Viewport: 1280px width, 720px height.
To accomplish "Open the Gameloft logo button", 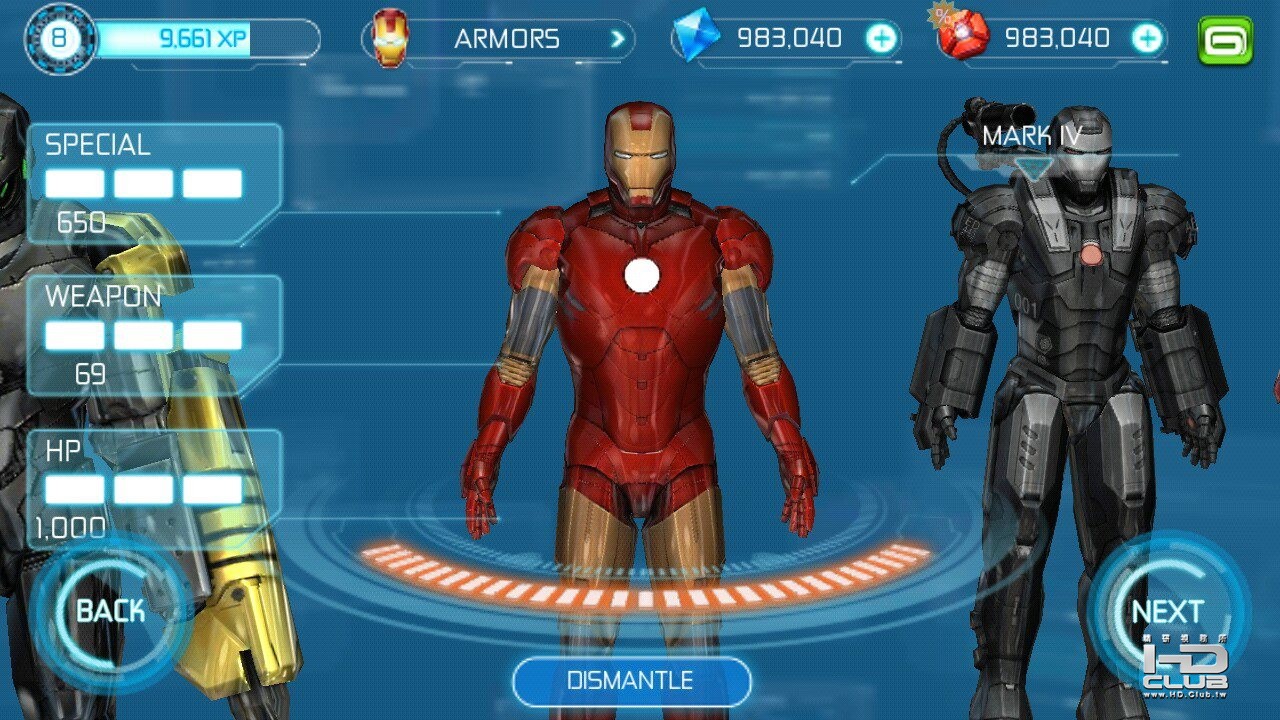I will point(1225,40).
